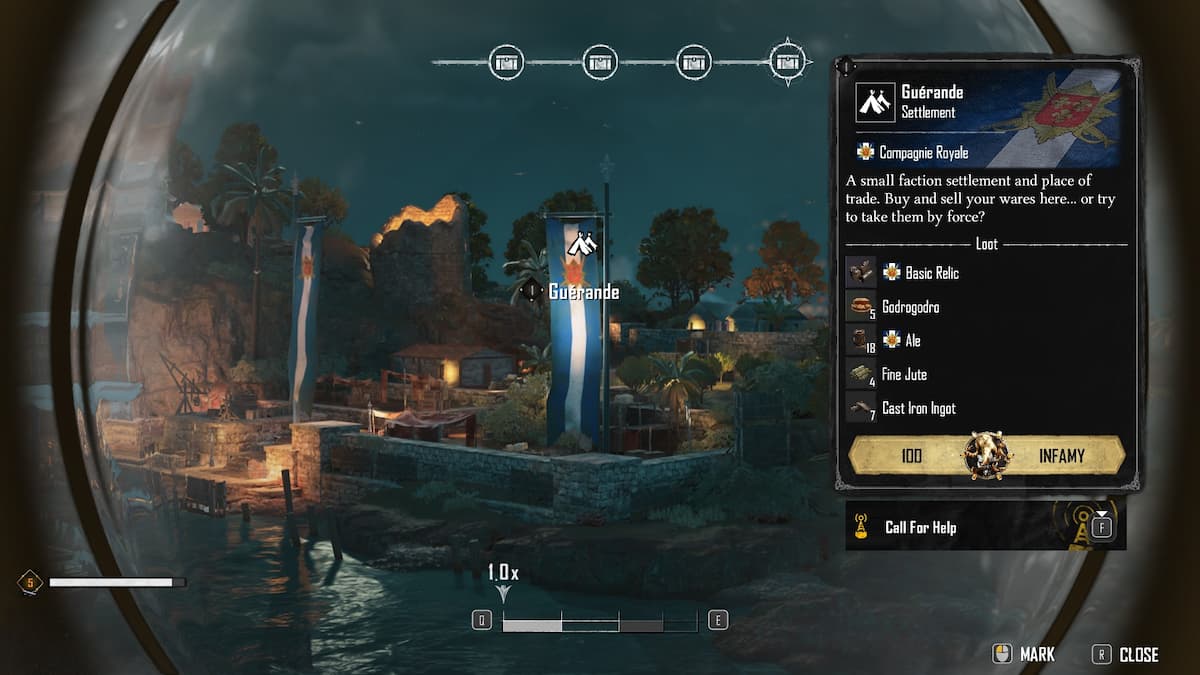The height and width of the screenshot is (675, 1200).
Task: Select the Godrogodro loot item
Action: coord(910,307)
